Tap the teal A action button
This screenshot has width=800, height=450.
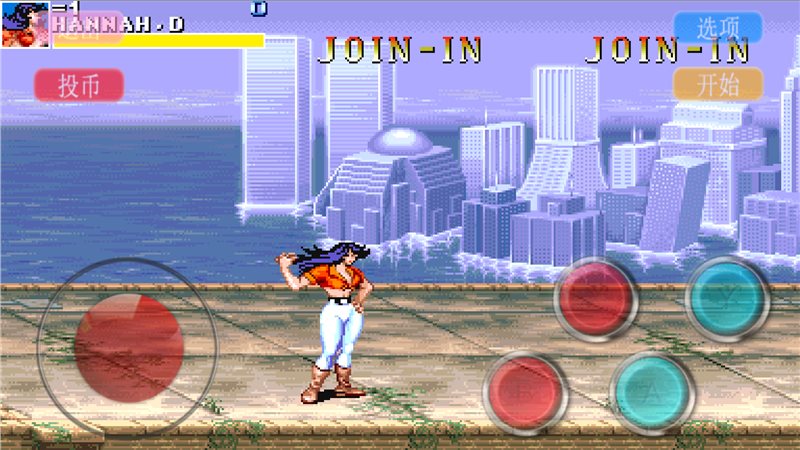pos(652,392)
